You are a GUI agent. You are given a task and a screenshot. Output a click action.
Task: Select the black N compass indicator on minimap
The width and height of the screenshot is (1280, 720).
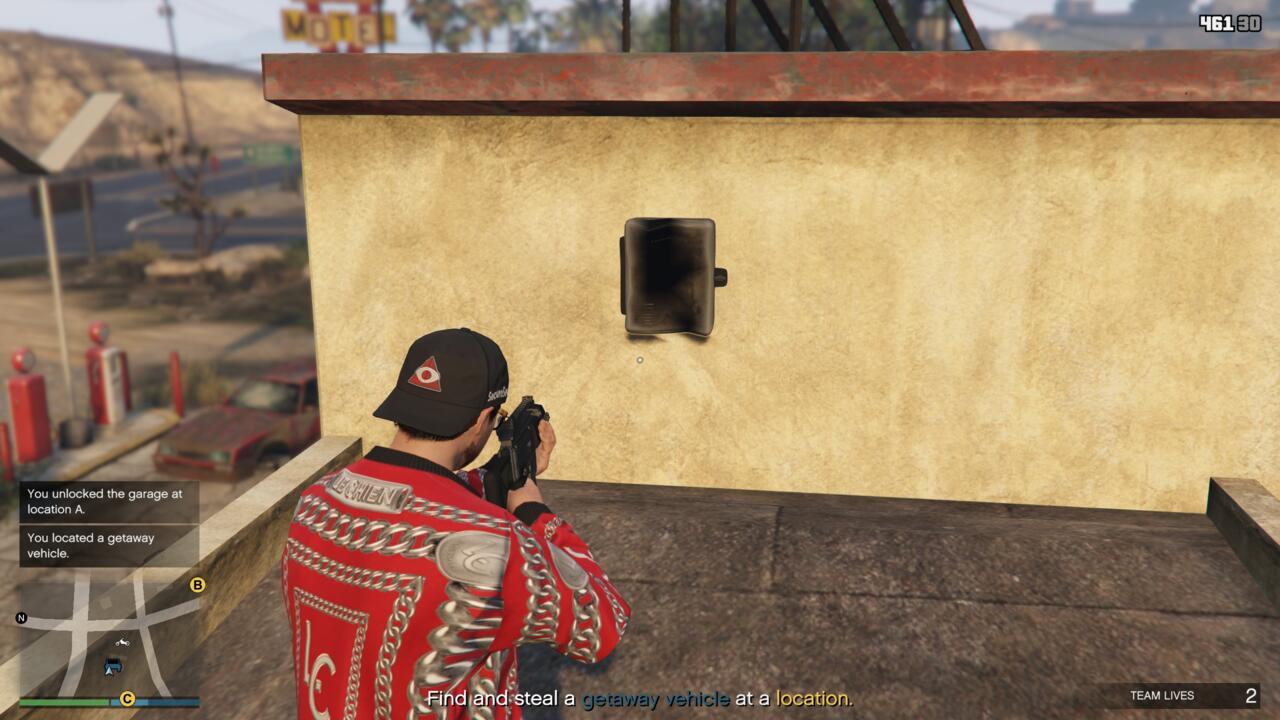pos(22,618)
